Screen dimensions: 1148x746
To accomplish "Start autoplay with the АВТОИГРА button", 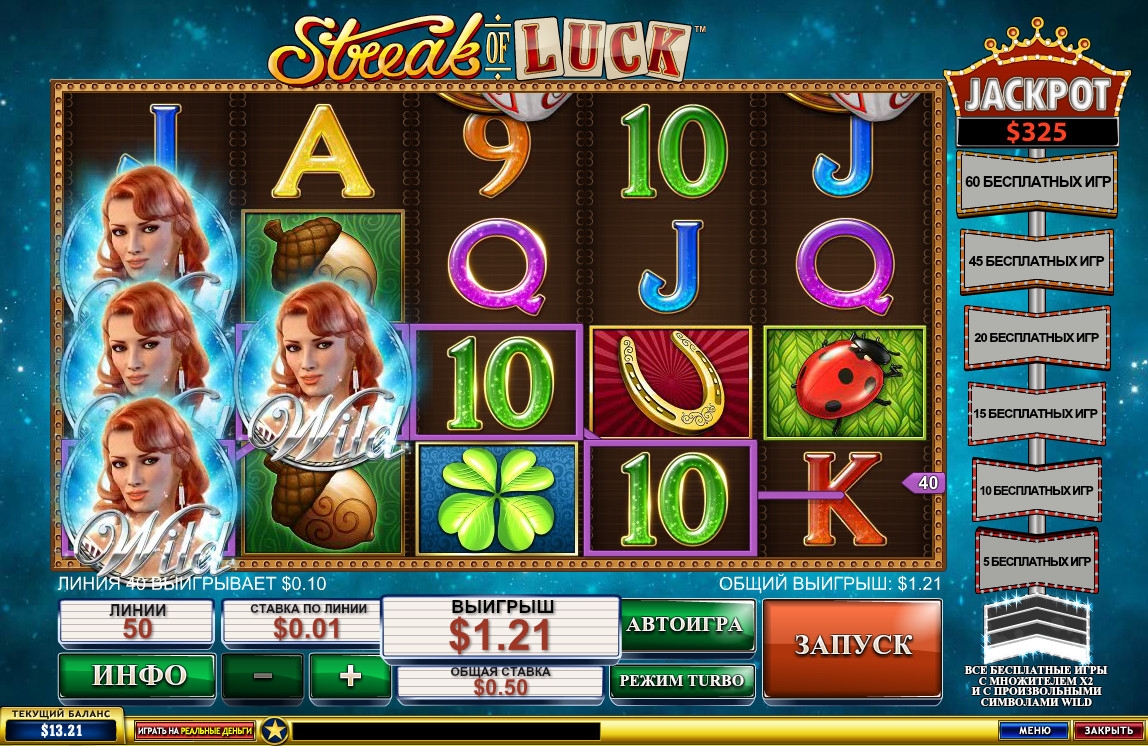I will click(x=684, y=625).
